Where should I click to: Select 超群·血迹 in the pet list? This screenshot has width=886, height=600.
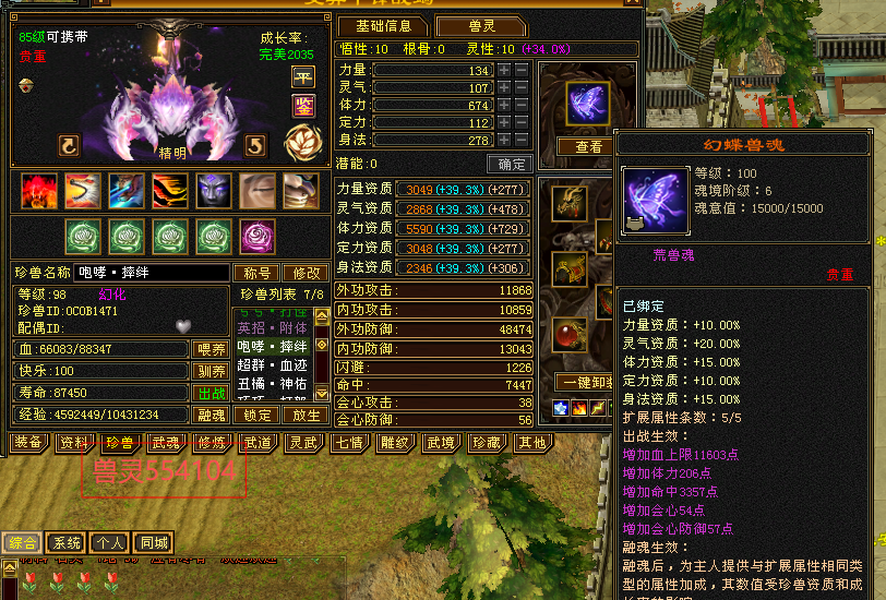pyautogui.click(x=272, y=365)
